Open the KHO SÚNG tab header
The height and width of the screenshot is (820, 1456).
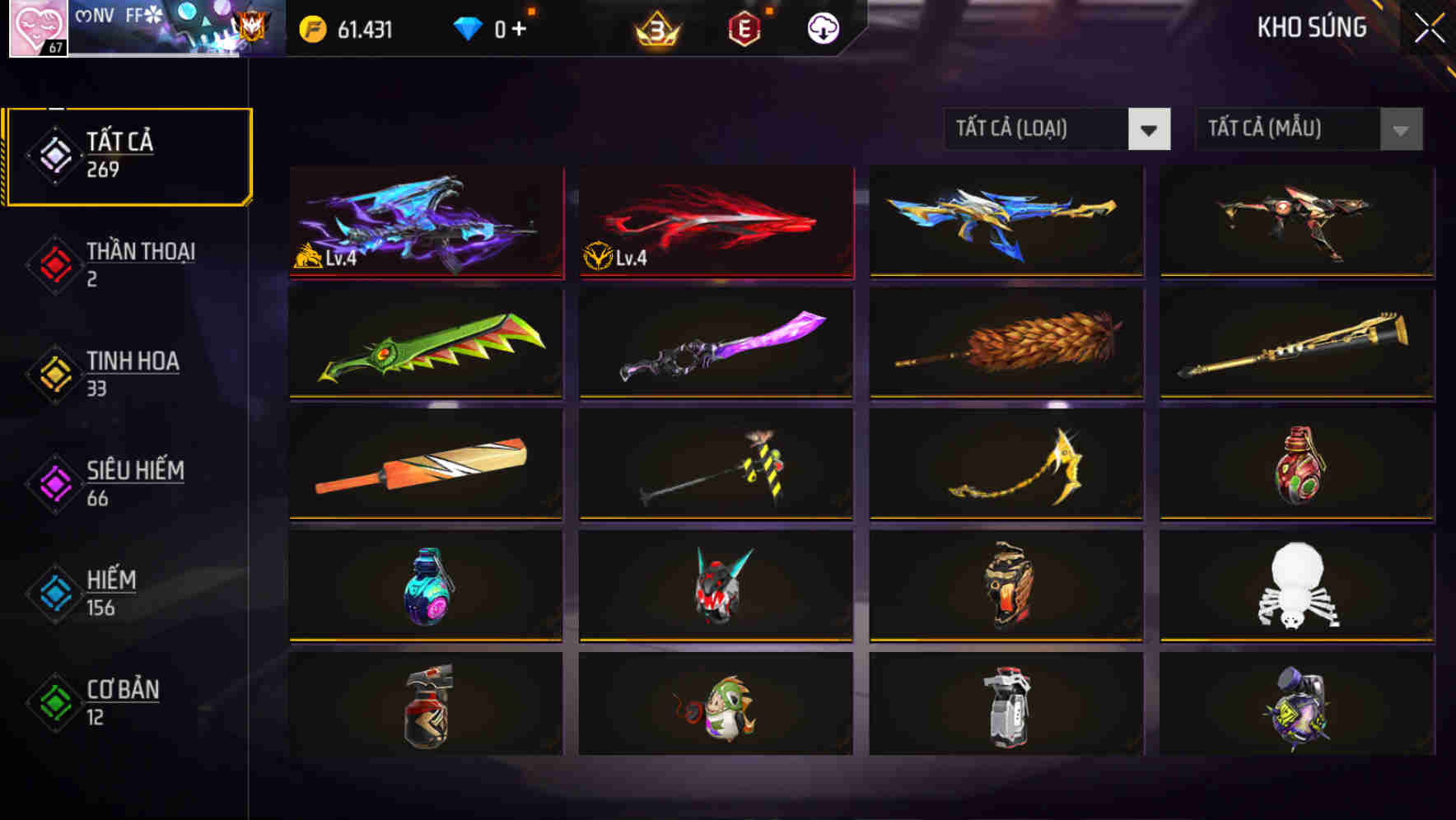pos(1311,27)
